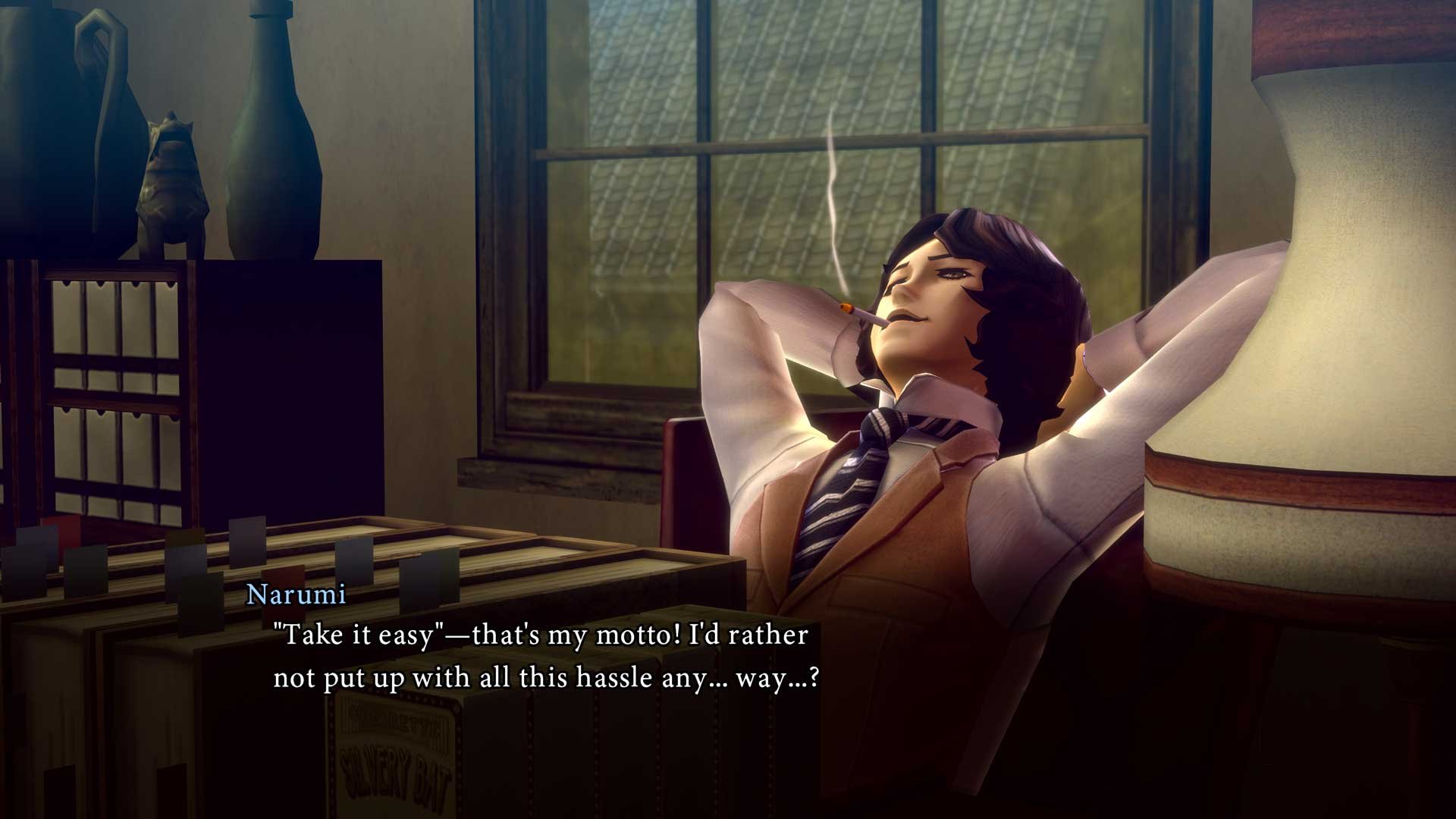Click the Silvery Bat cigarette box
The height and width of the screenshot is (819, 1456).
pos(394,751)
